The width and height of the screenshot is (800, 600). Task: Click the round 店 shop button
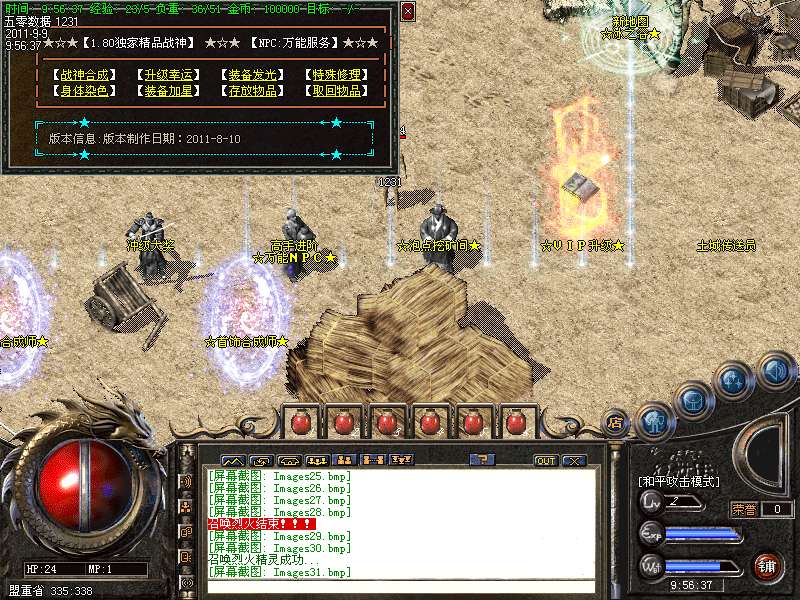point(617,423)
